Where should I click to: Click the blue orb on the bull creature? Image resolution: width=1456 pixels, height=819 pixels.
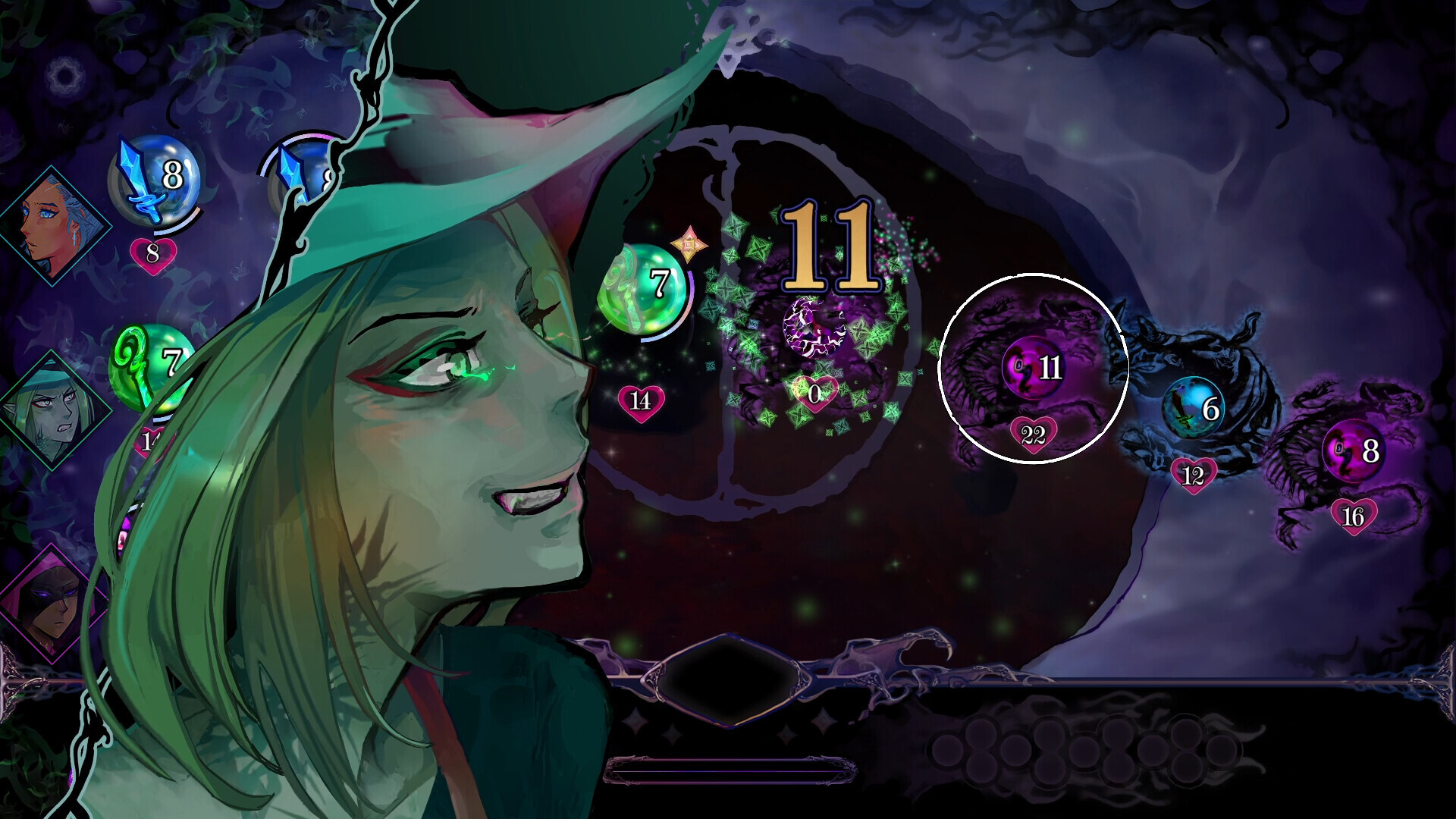(x=1191, y=408)
